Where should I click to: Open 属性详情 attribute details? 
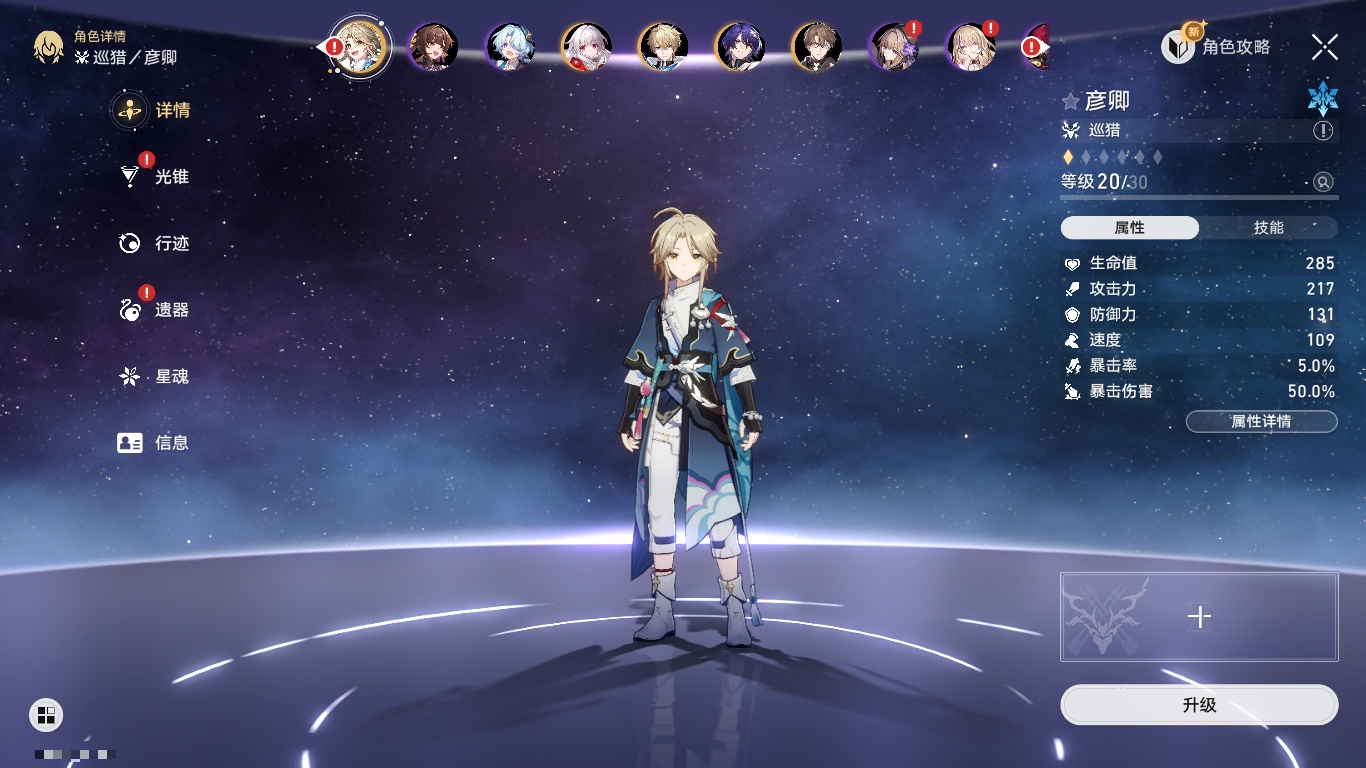[x=1261, y=422]
